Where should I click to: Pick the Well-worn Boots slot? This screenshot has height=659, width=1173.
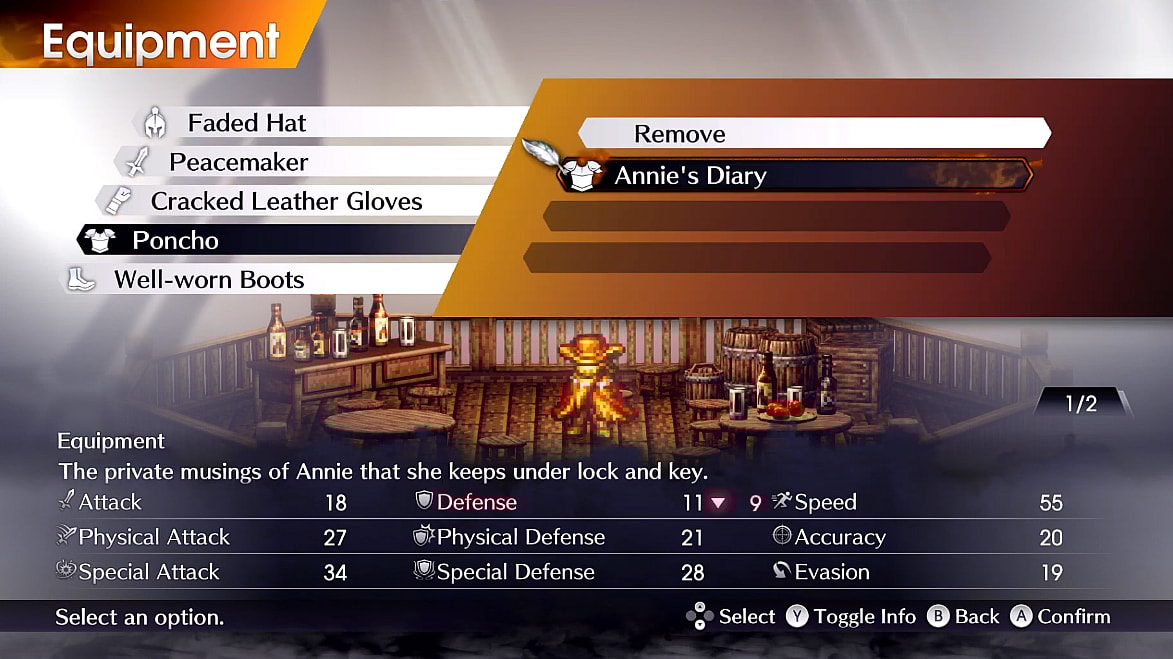coord(209,279)
